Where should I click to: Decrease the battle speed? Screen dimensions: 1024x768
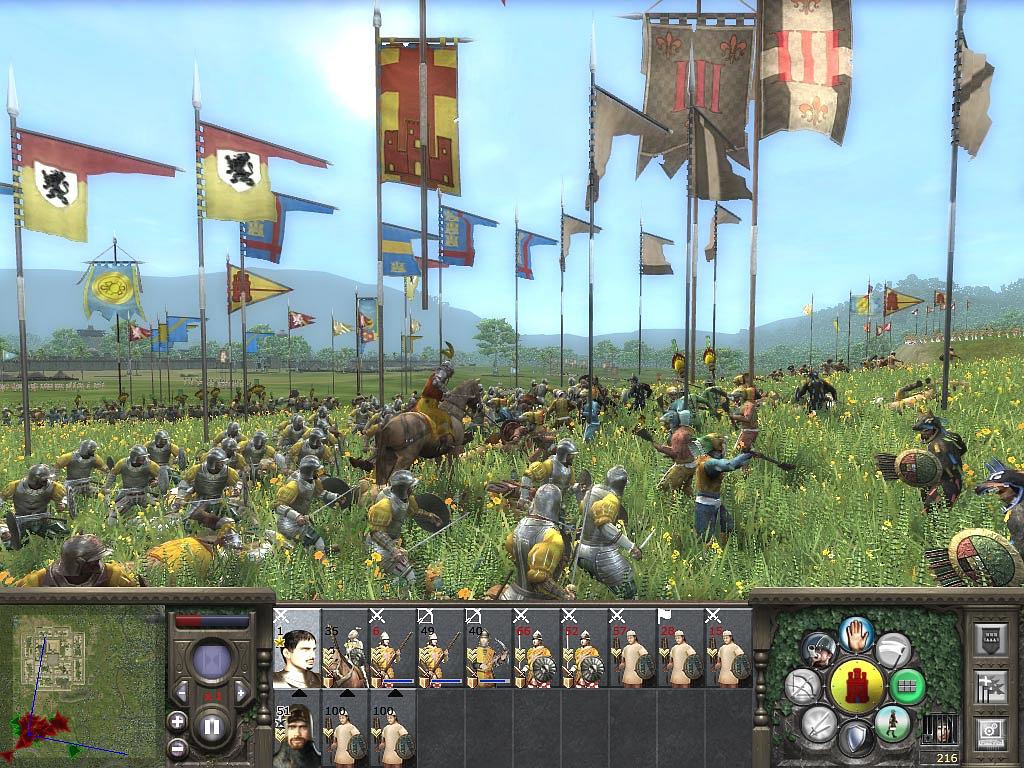(x=183, y=692)
